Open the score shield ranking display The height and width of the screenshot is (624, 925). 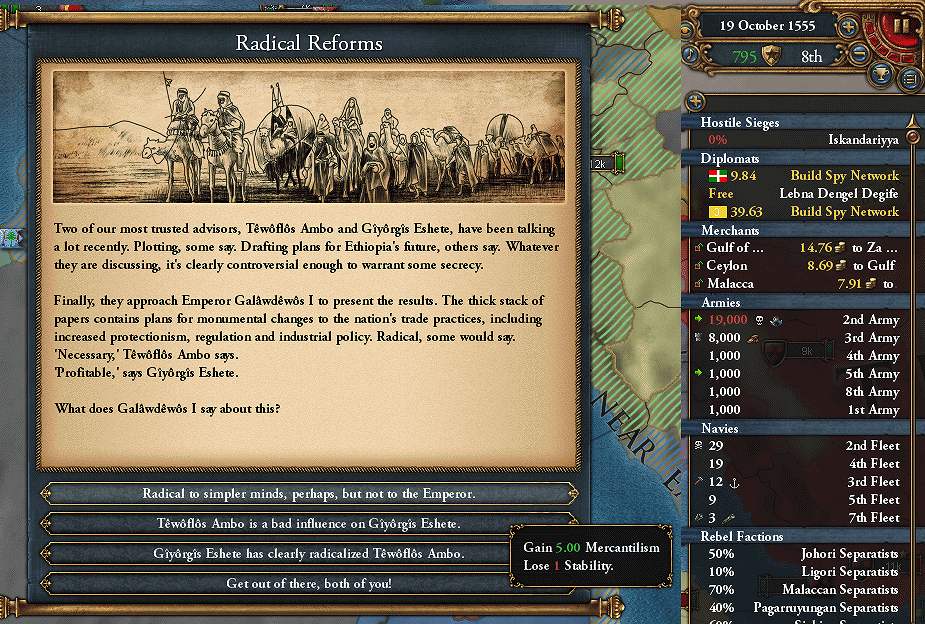(x=770, y=56)
